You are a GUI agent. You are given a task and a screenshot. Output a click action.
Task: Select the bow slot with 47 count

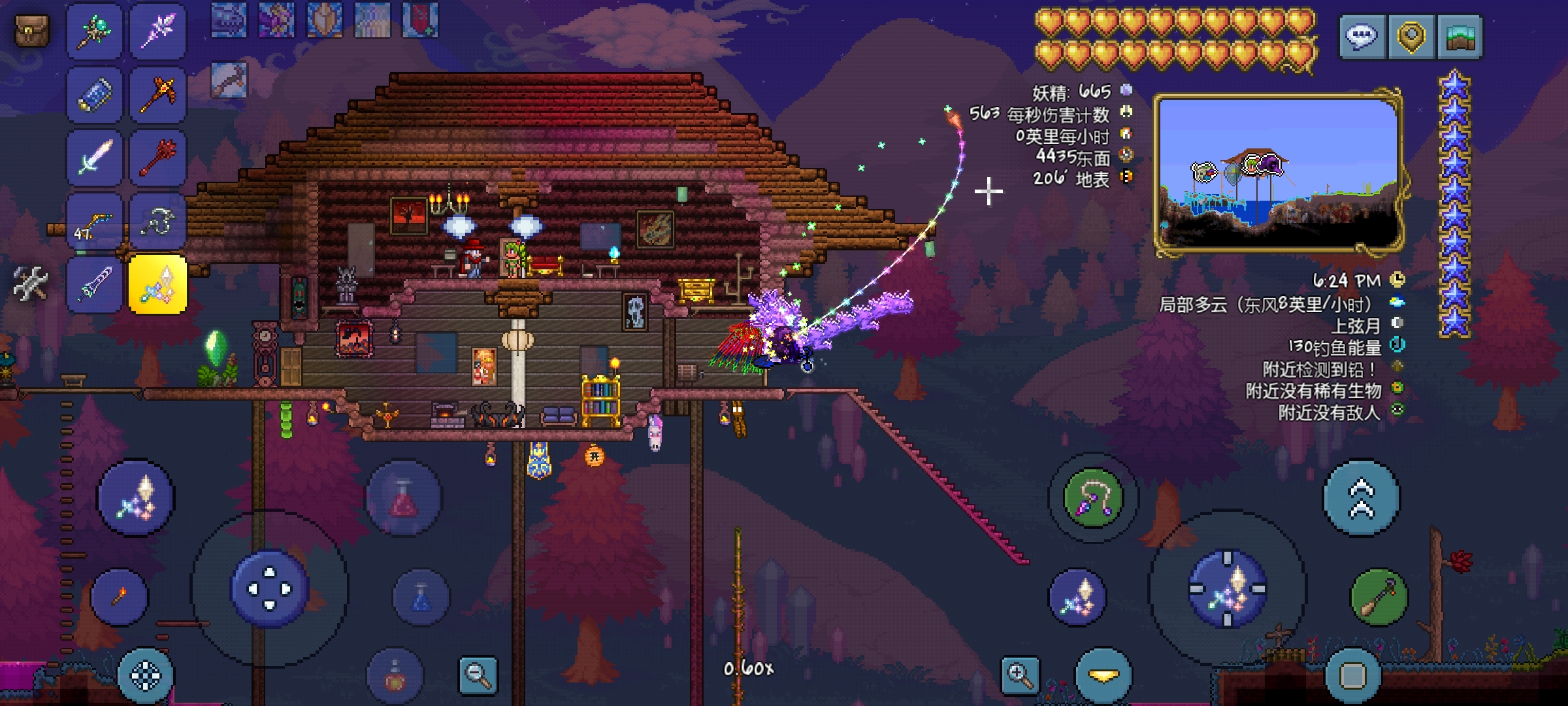coord(94,222)
